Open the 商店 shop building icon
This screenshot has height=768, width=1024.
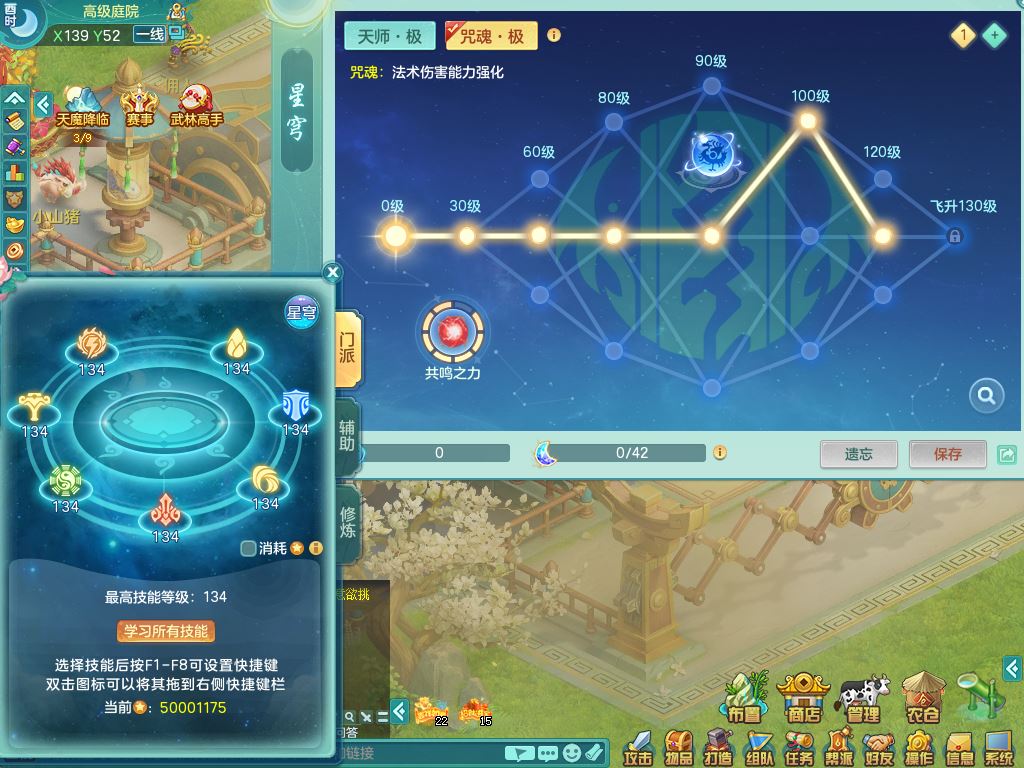pos(803,697)
